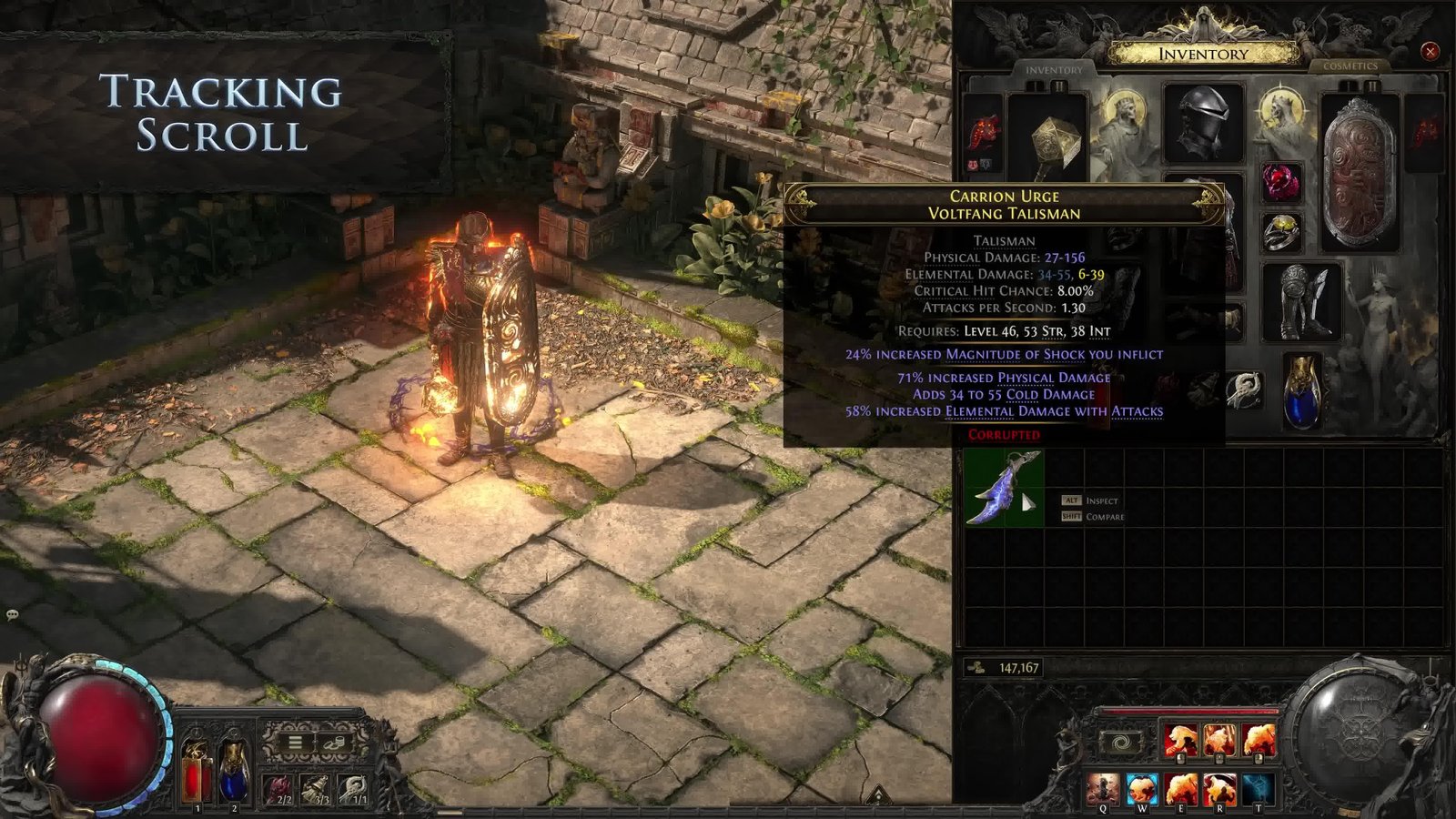Choose the yellow gem ring slot
Viewport: 1456px width, 819px height.
[x=1281, y=233]
